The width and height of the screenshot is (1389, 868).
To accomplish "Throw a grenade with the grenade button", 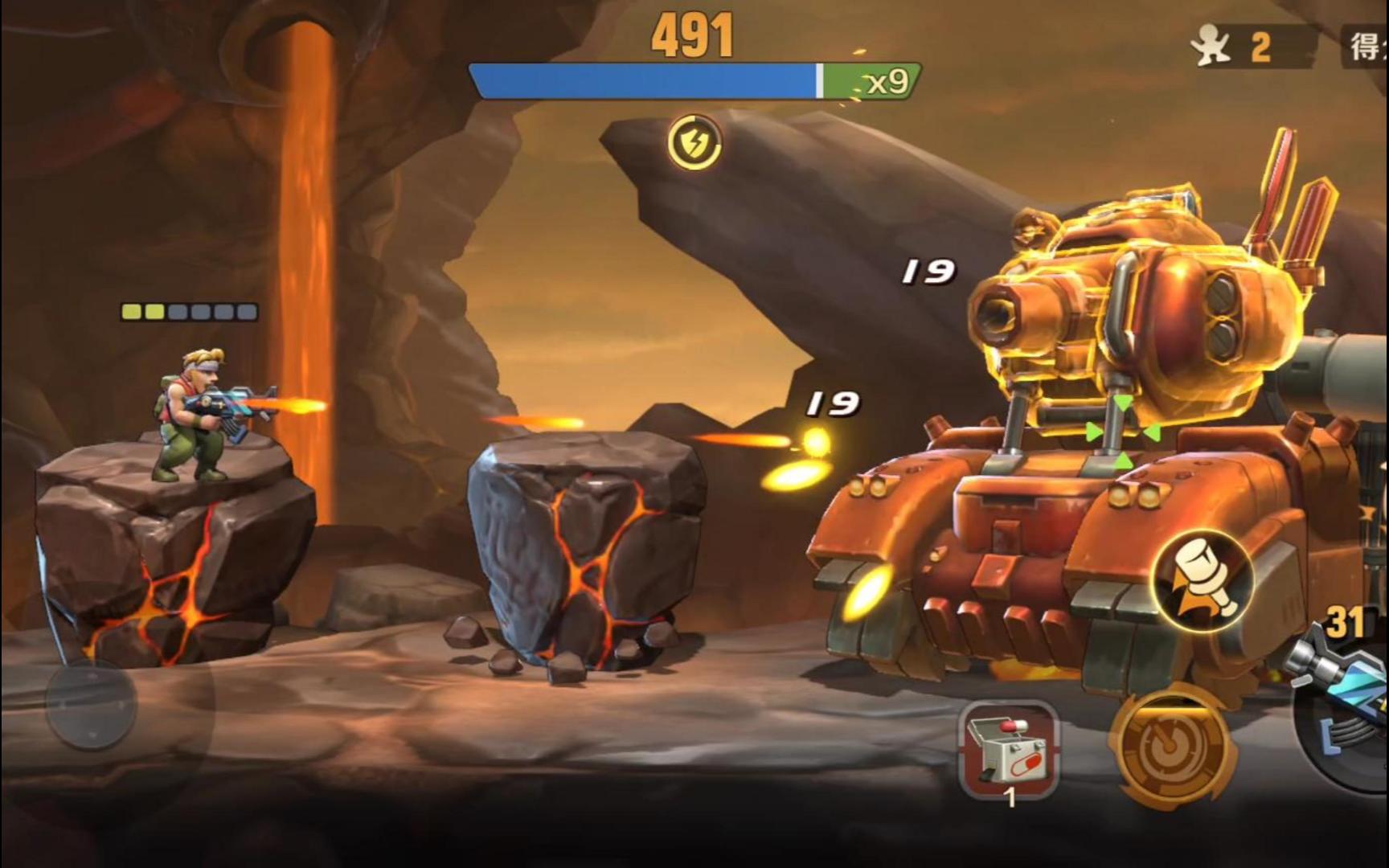I will (x=1203, y=580).
